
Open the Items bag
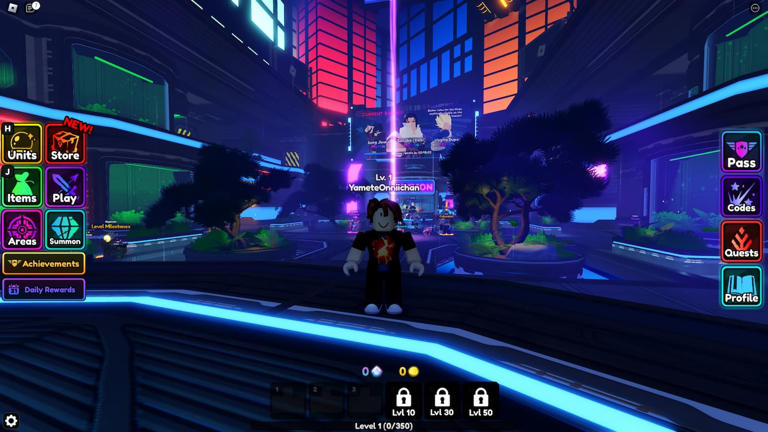22,187
